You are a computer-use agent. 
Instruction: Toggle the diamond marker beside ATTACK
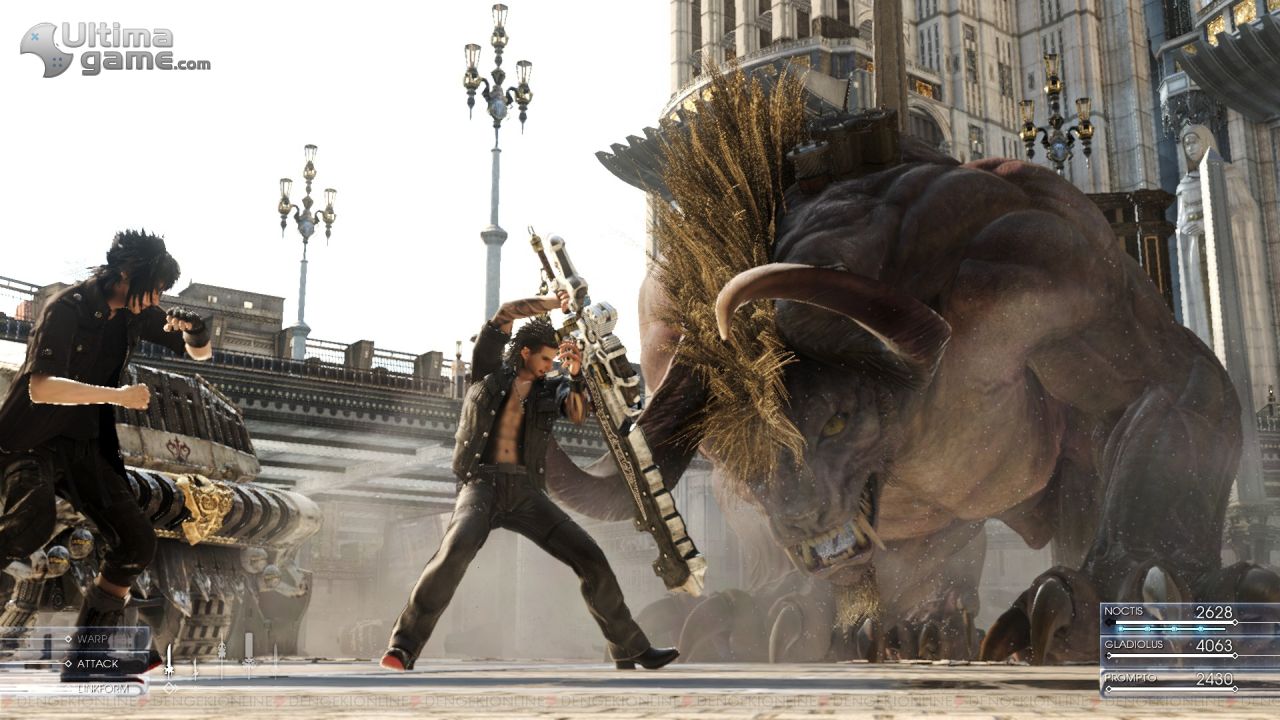coord(68,663)
